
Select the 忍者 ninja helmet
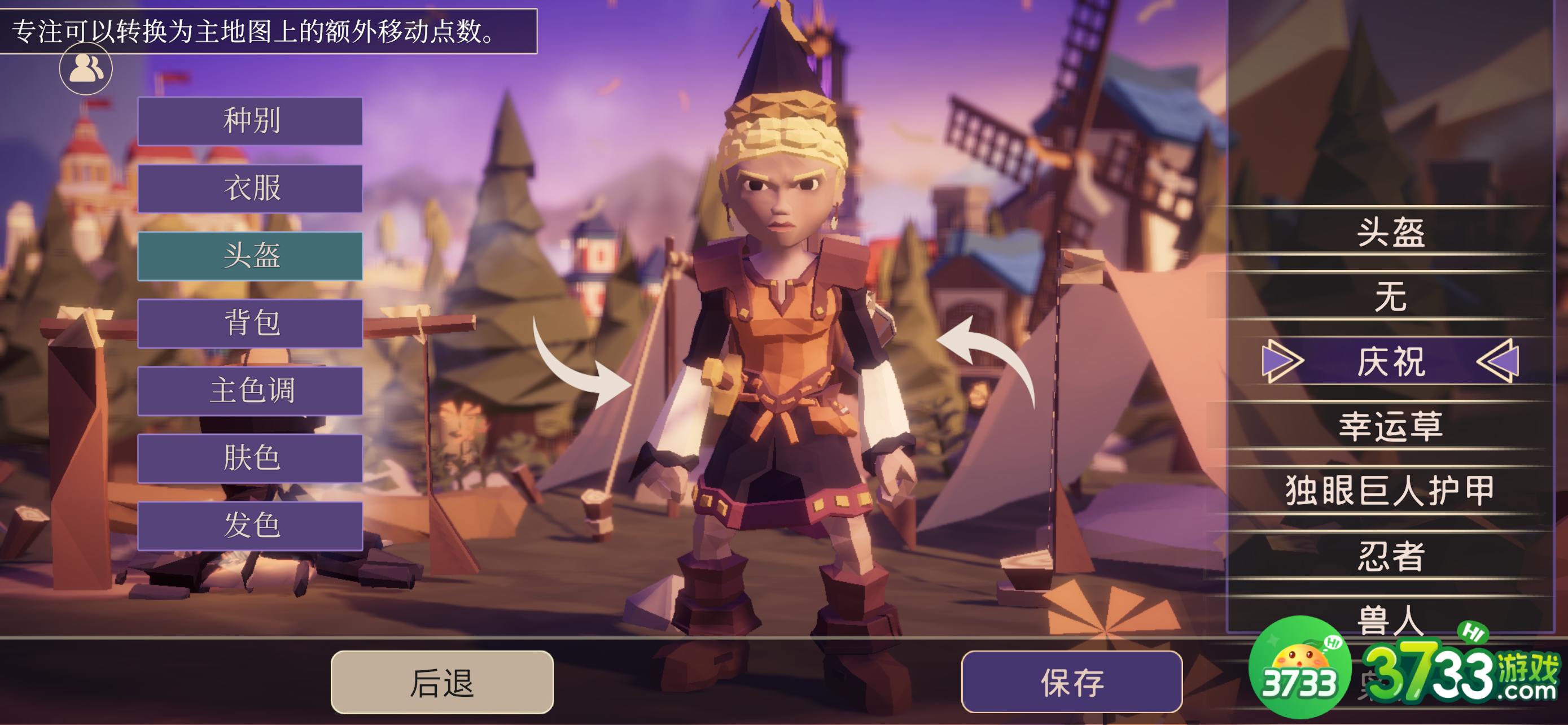point(1390,556)
